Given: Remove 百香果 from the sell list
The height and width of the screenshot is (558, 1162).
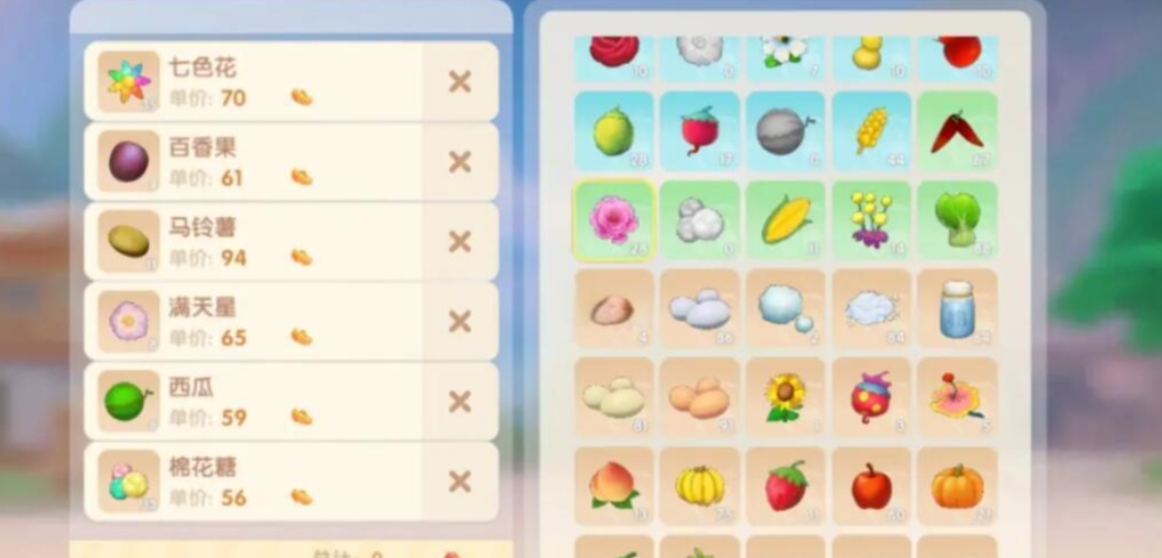Looking at the screenshot, I should coord(459,162).
